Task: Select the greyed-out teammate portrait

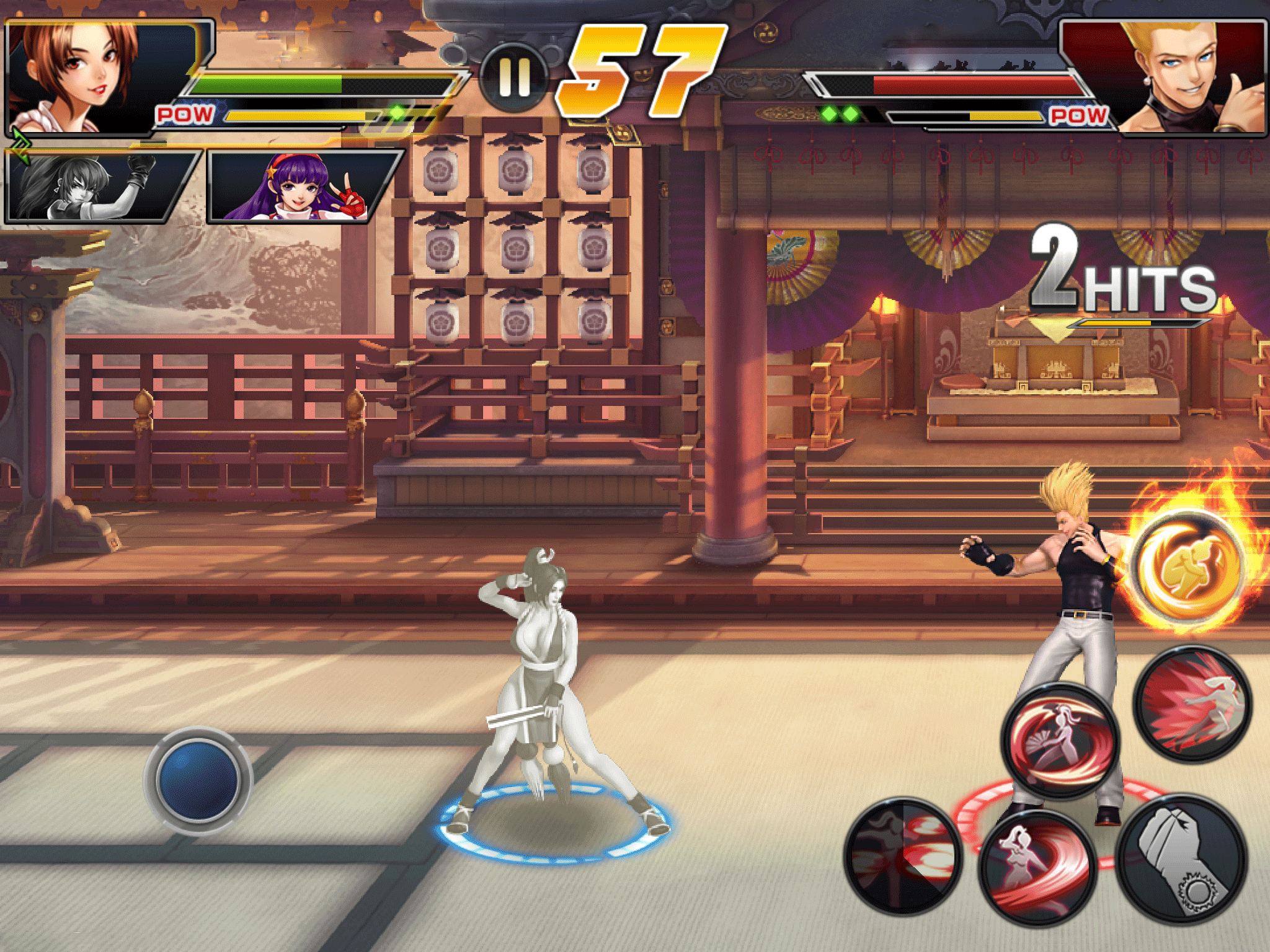Action: click(x=99, y=186)
